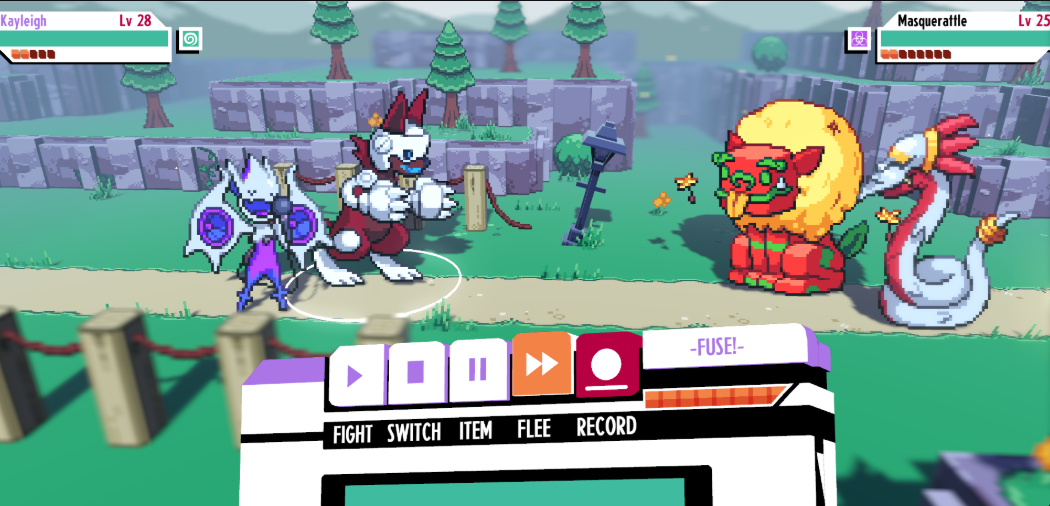Activate the Record button

click(606, 365)
